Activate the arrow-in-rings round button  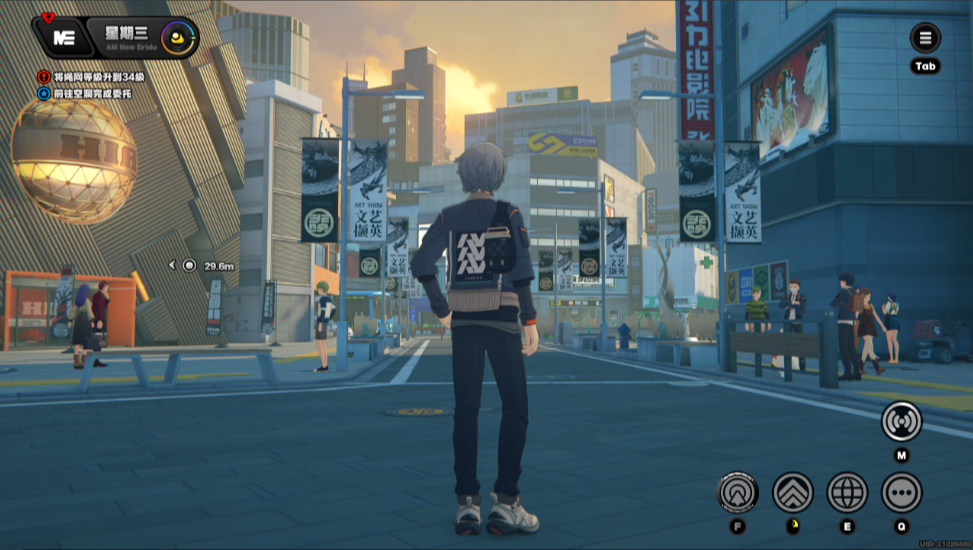(x=738, y=493)
